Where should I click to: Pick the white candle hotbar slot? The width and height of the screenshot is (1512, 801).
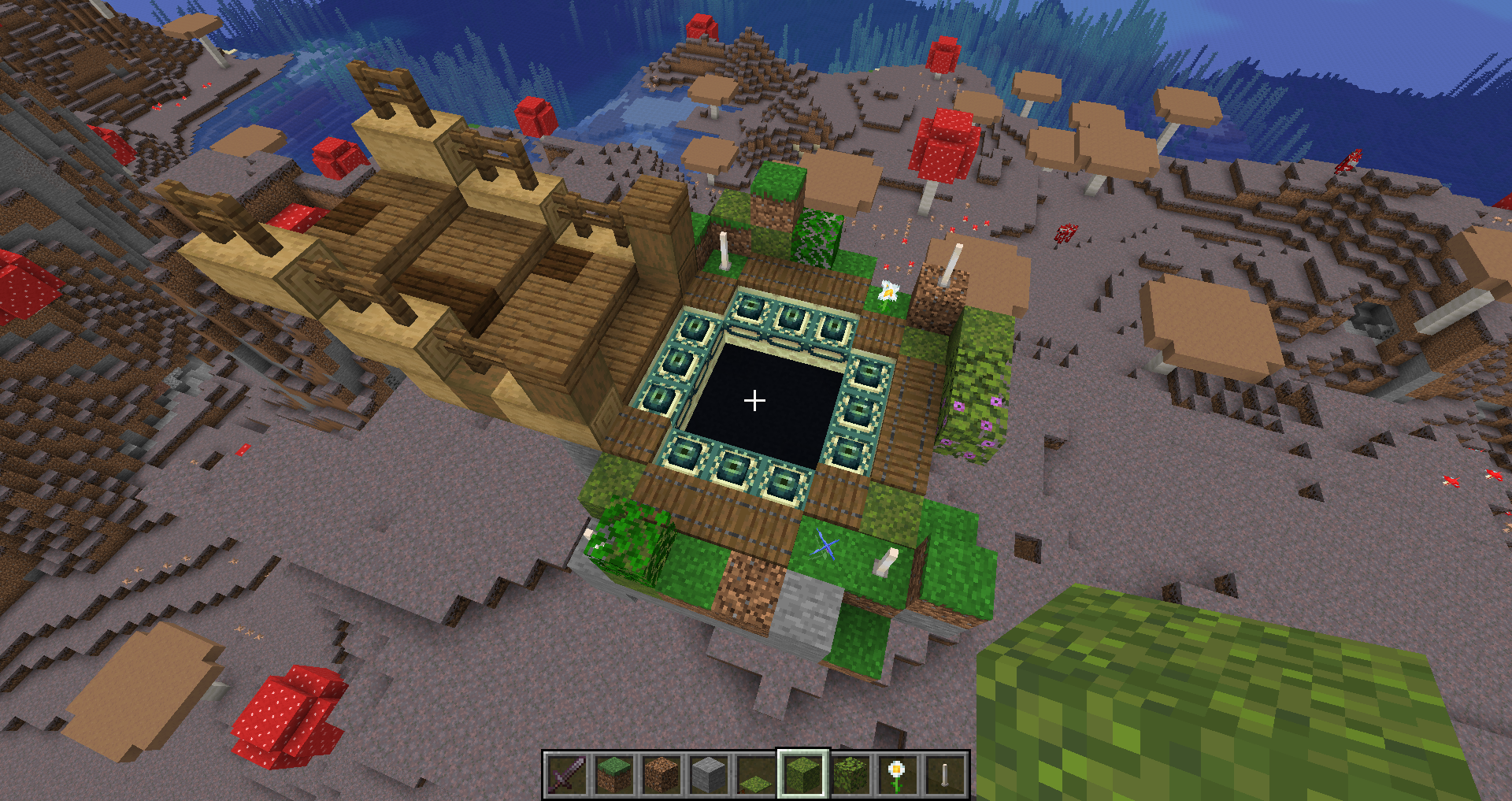click(x=944, y=774)
